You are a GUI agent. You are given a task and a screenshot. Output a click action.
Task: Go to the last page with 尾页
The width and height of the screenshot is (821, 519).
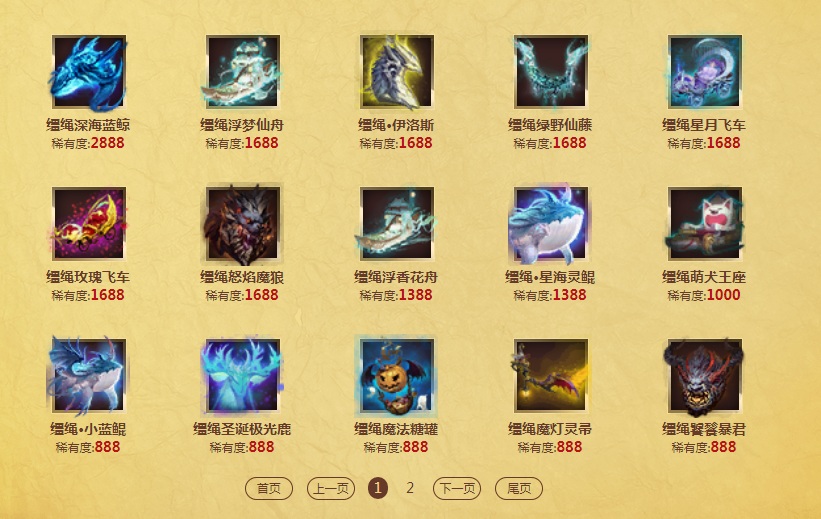point(519,488)
